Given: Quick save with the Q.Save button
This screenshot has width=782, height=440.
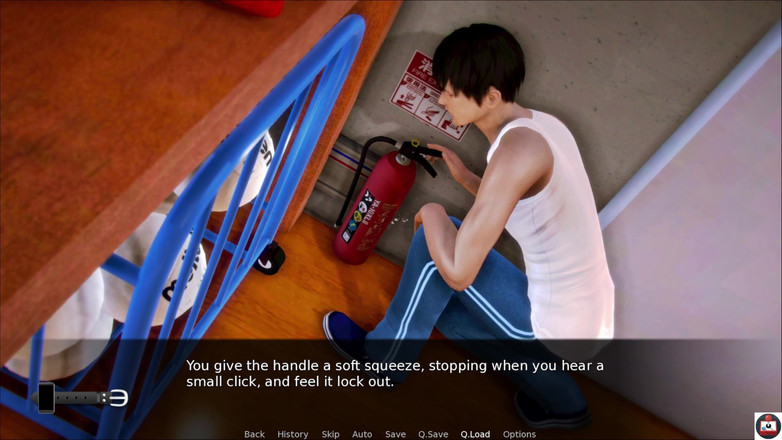Looking at the screenshot, I should 433,434.
